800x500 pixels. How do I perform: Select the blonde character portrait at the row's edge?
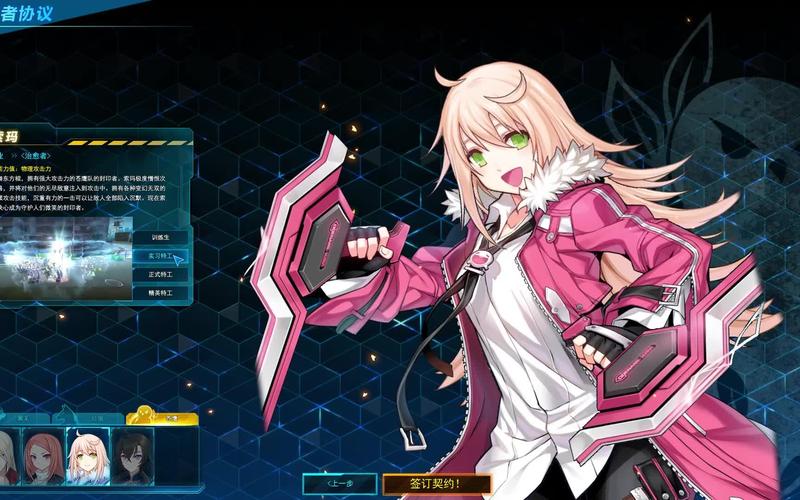[x=7, y=457]
